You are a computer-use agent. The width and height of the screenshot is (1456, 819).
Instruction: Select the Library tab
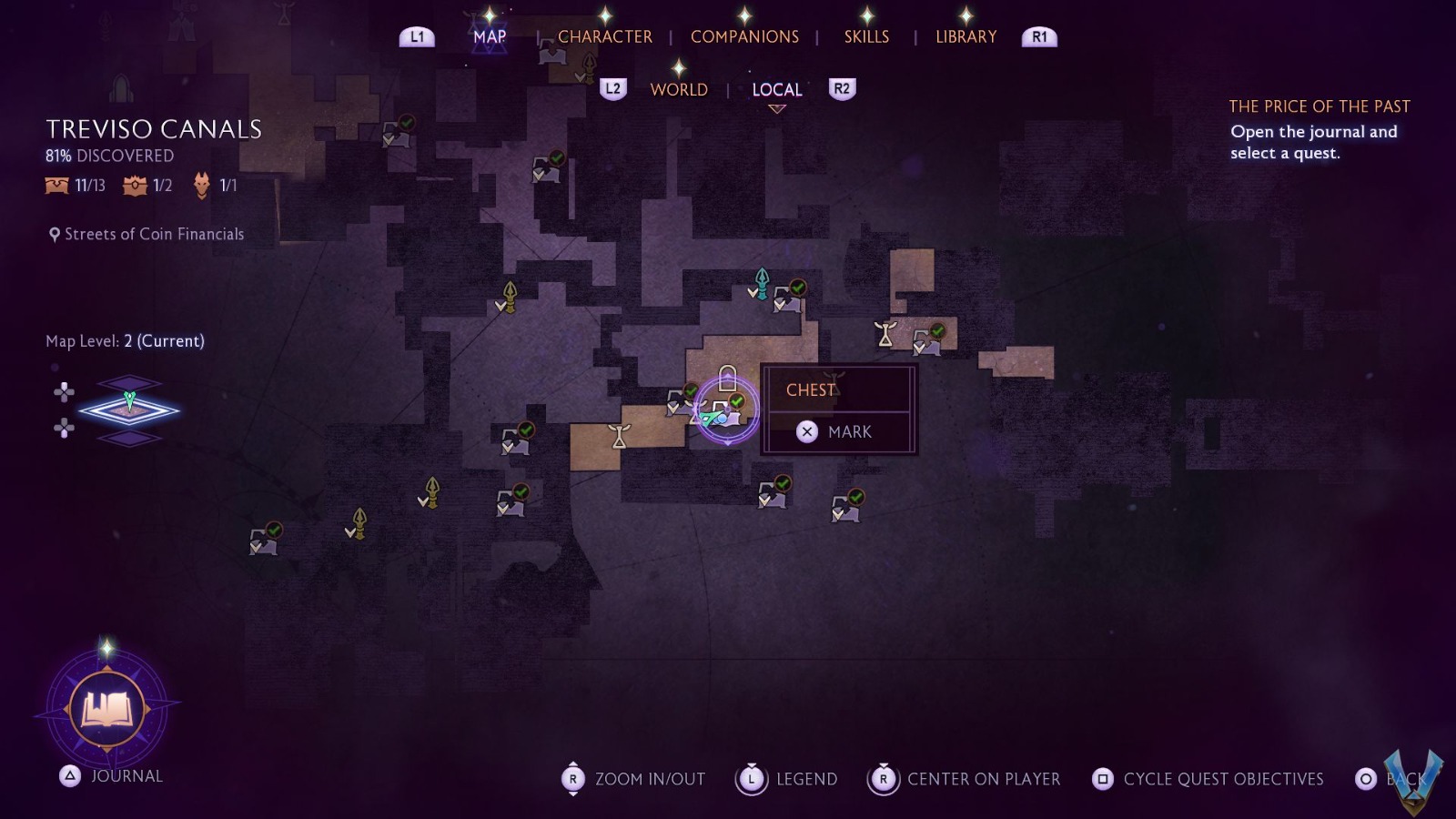pos(966,37)
